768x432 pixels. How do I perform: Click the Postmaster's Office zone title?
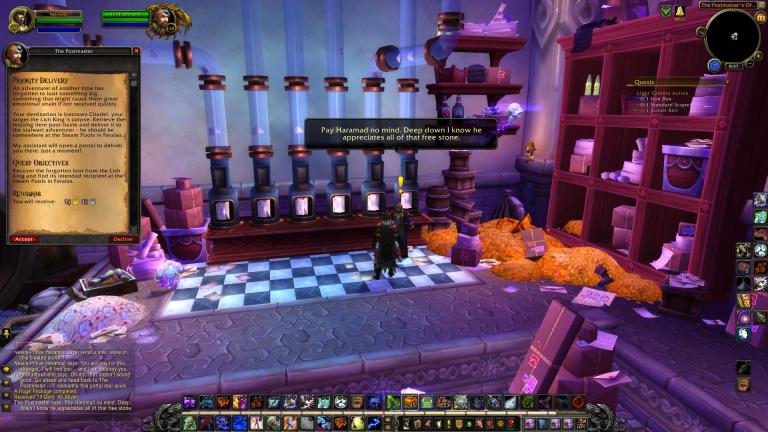tap(732, 5)
